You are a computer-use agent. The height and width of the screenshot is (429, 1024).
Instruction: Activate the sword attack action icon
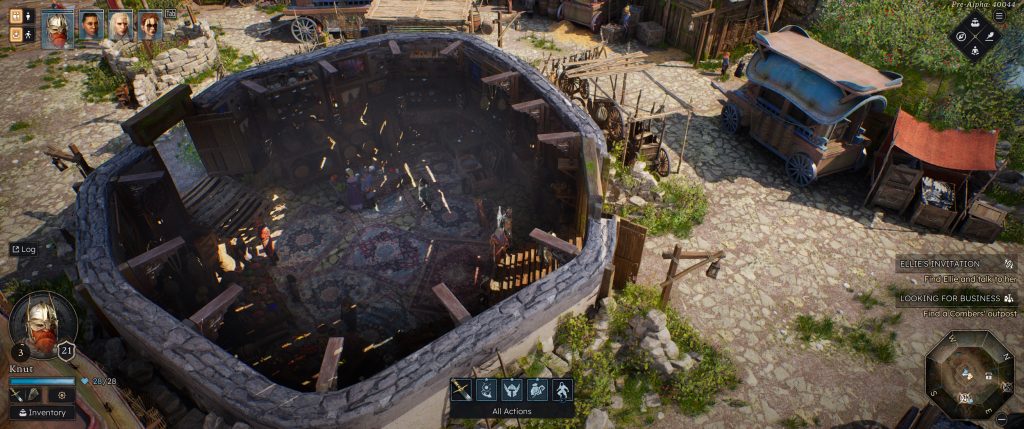(461, 389)
